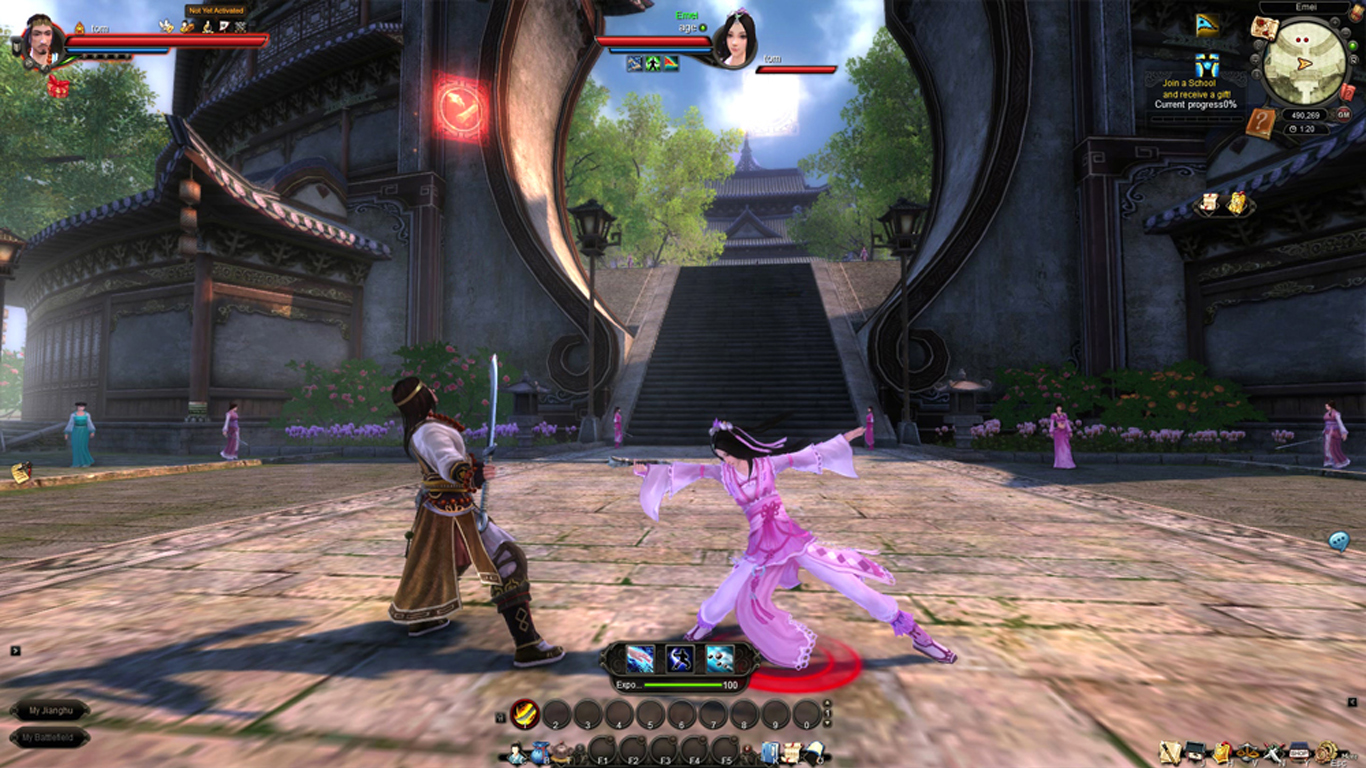1366x768 pixels.
Task: Open the blue bag inventory
Action: tap(540, 753)
